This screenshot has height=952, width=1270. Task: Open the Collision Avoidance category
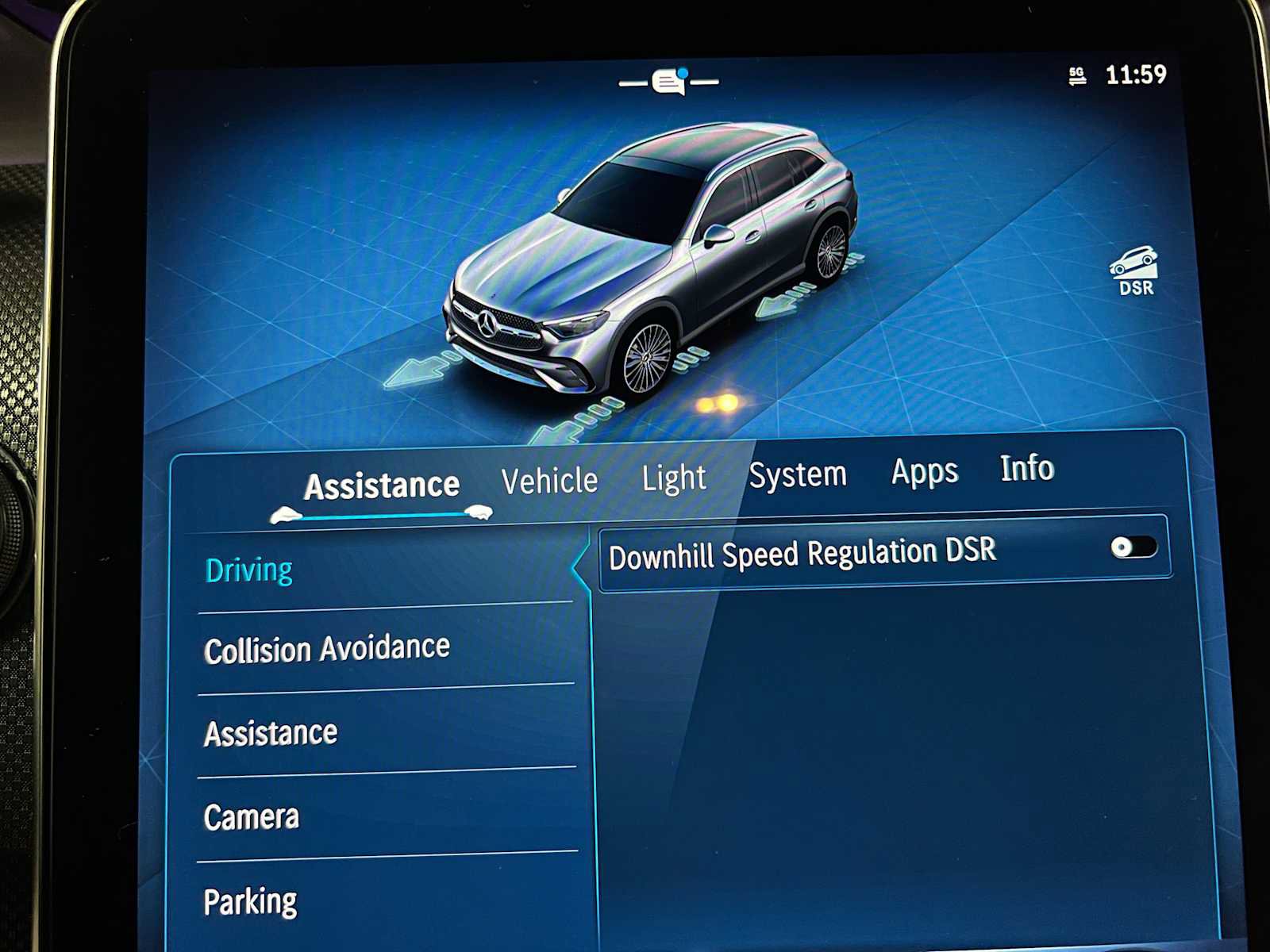(327, 648)
